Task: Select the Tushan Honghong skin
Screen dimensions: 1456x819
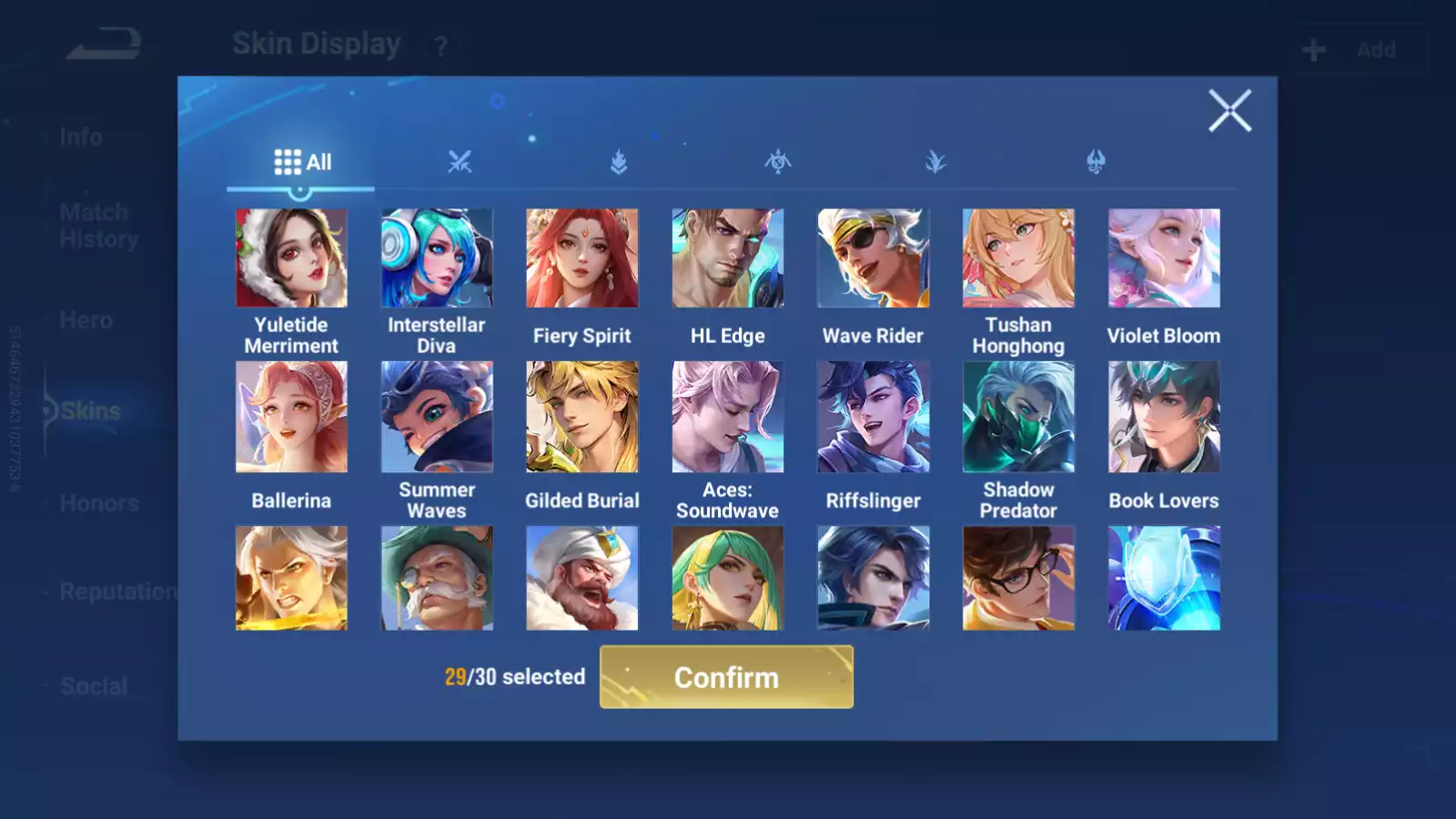Action: click(x=1018, y=258)
